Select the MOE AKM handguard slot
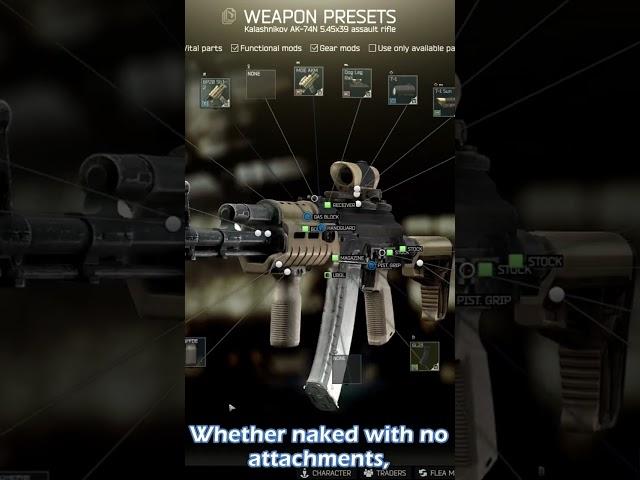The width and height of the screenshot is (640, 480). 308,82
